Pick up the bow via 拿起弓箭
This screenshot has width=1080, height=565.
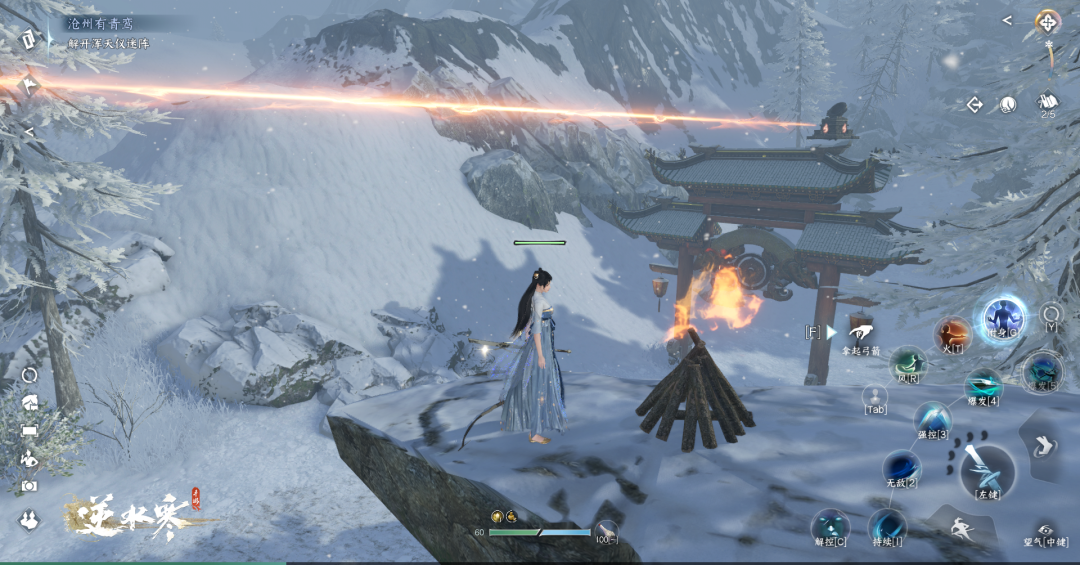pyautogui.click(x=860, y=333)
